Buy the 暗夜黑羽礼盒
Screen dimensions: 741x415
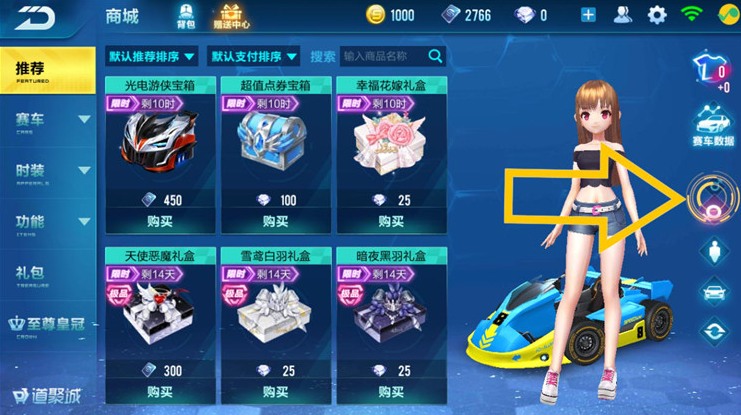(390, 394)
